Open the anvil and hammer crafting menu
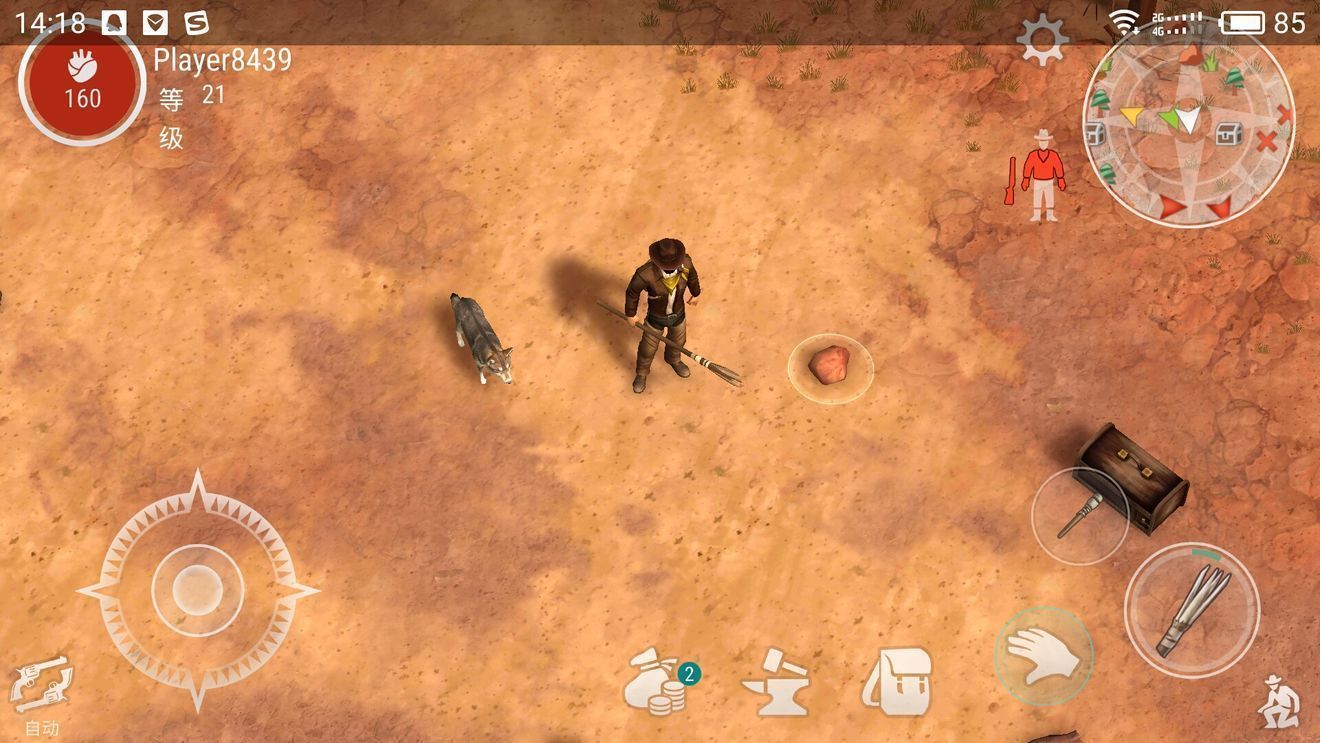Image resolution: width=1320 pixels, height=743 pixels. coord(776,682)
